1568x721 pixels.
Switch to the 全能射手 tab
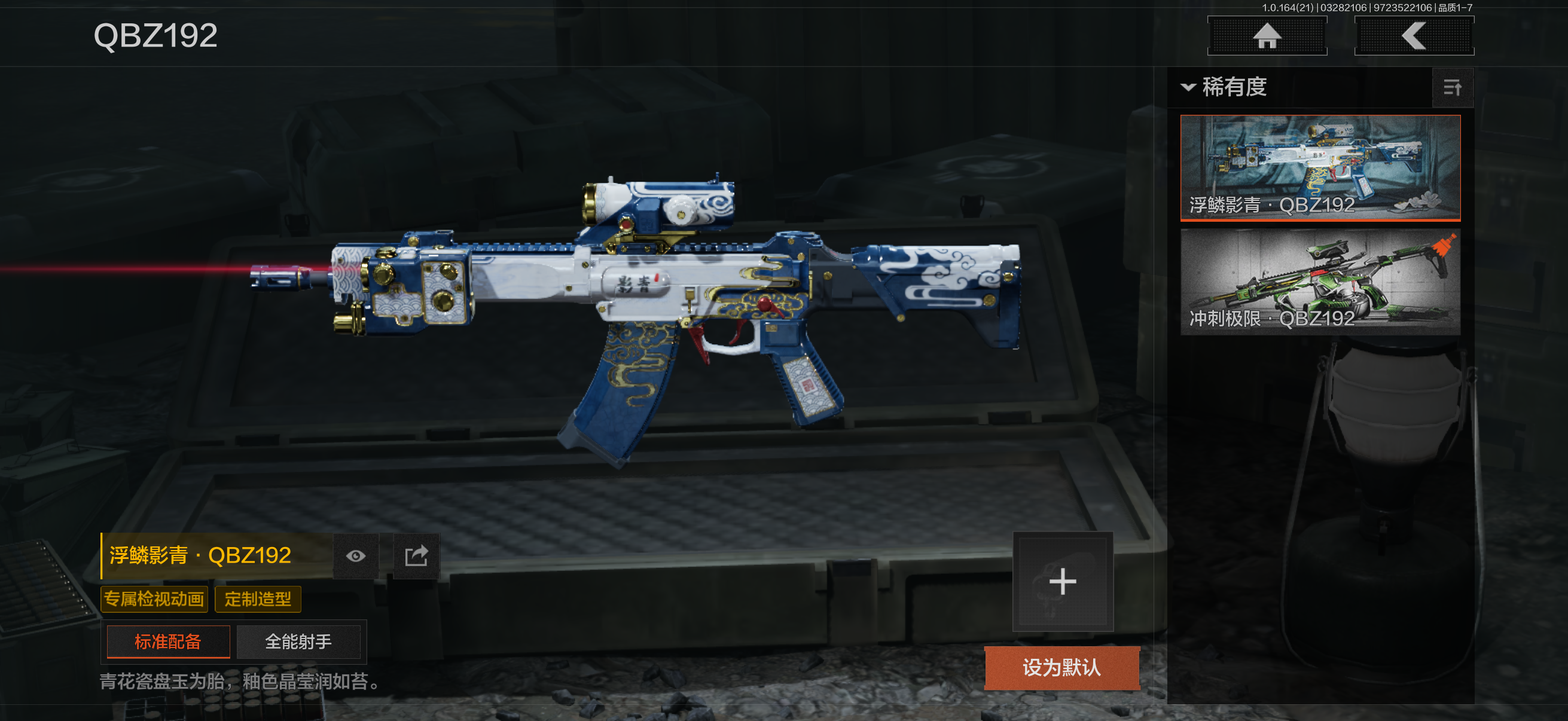coord(298,641)
